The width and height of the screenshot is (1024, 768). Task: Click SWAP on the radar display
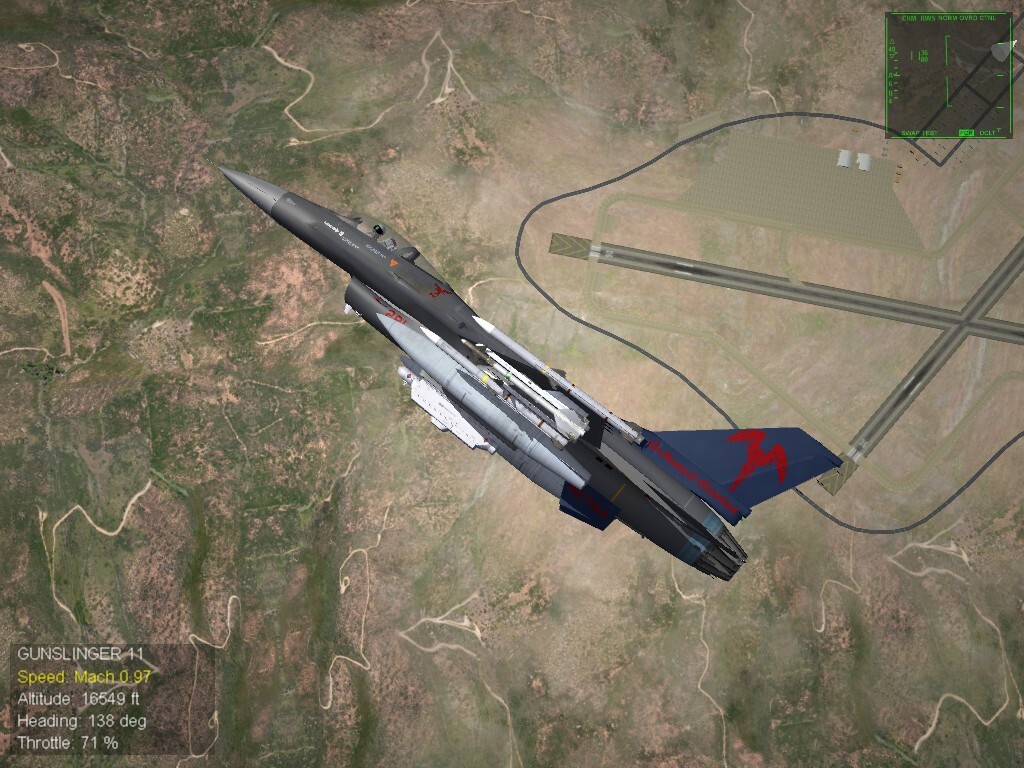[910, 133]
